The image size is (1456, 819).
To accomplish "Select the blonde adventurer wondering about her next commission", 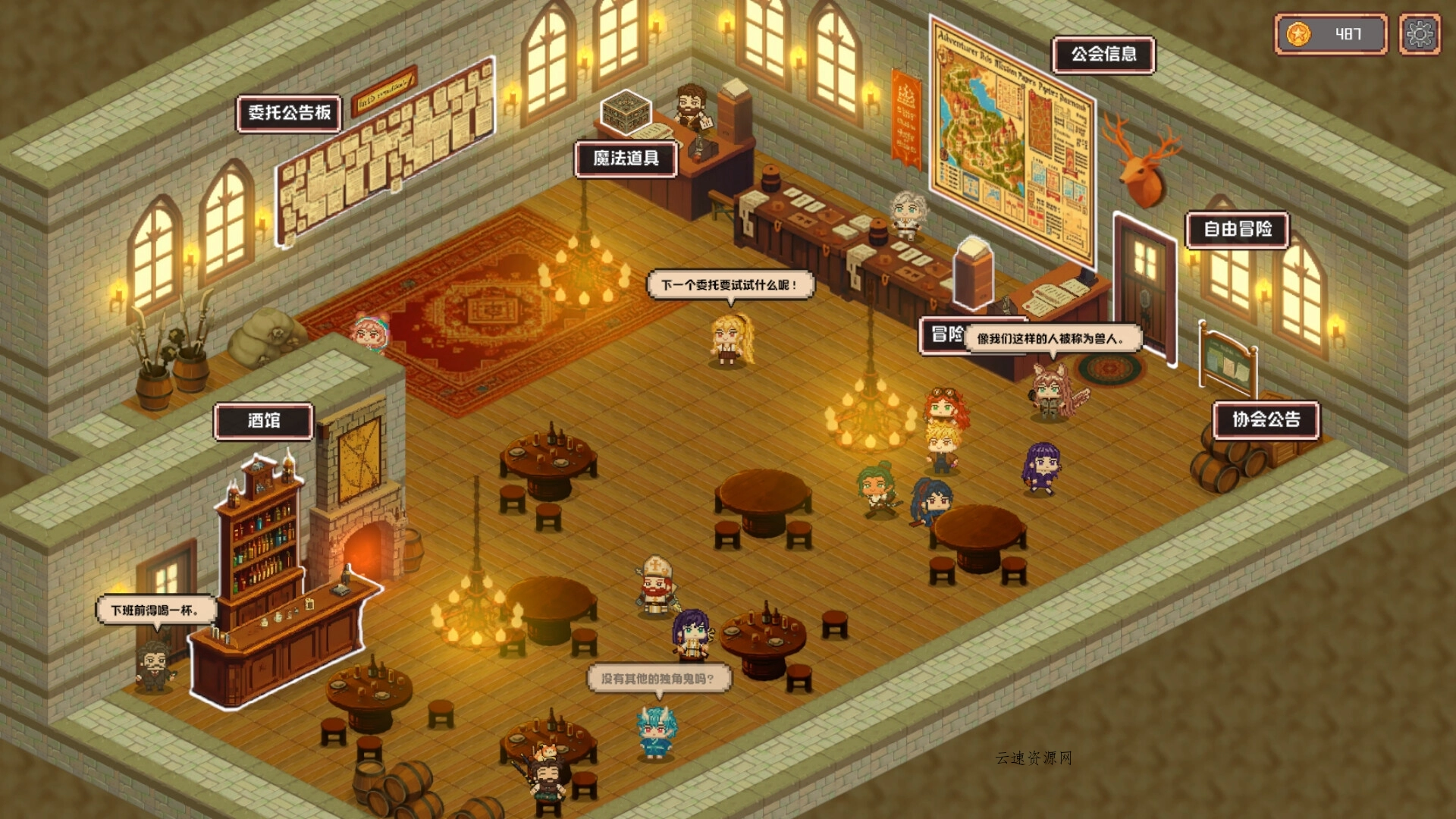I will pos(730,343).
